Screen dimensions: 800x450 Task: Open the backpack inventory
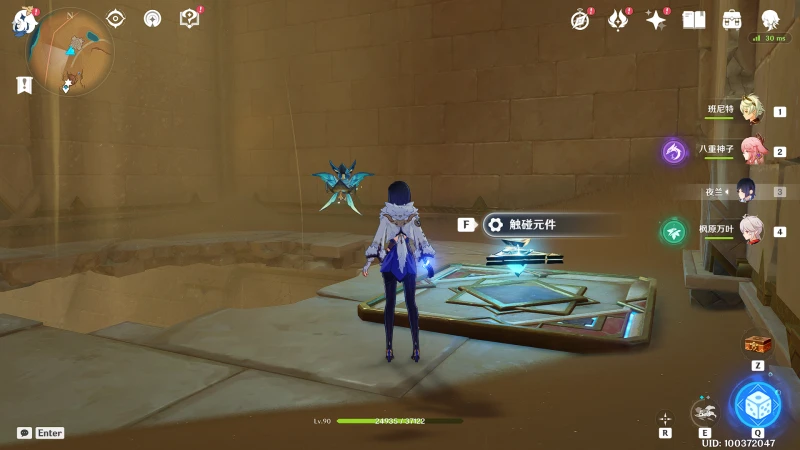click(x=732, y=20)
